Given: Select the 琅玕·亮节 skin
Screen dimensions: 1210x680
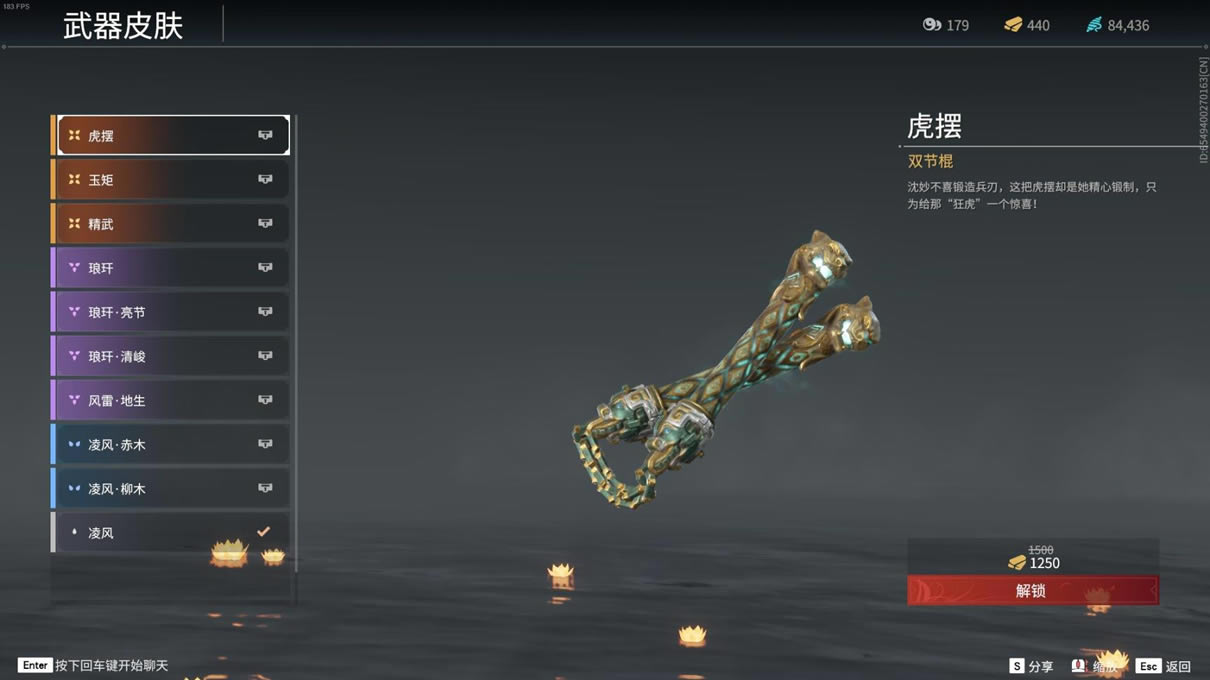Looking at the screenshot, I should [172, 312].
